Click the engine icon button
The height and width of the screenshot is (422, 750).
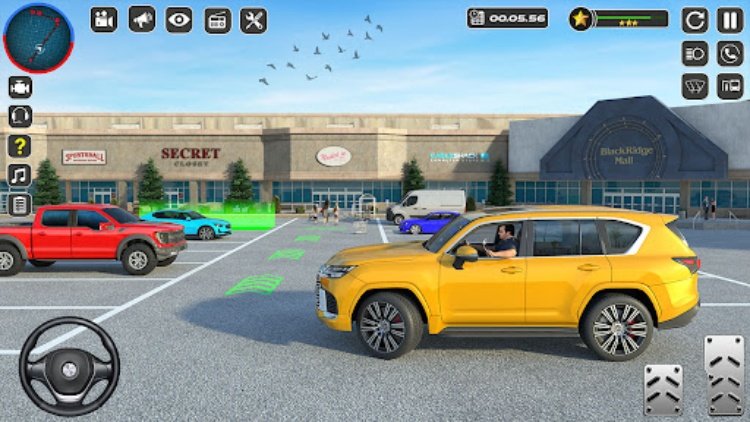coord(20,87)
